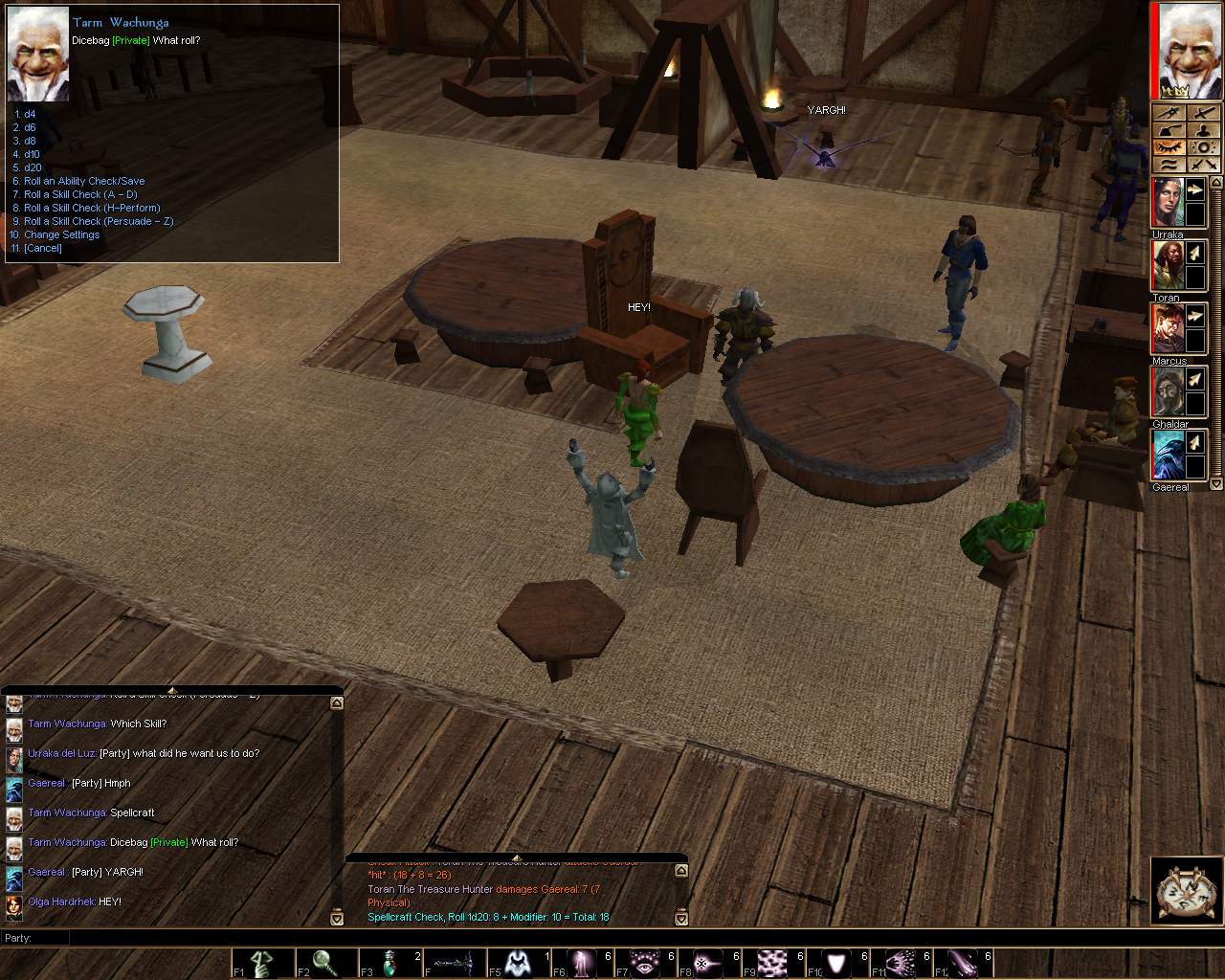Click Marcus's party portrait
Viewport: 1225px width, 980px height.
point(1168,329)
